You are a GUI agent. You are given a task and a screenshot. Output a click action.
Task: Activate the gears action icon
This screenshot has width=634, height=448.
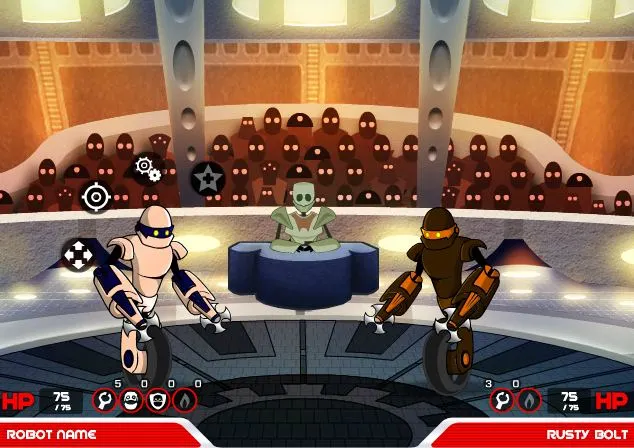coord(147,167)
